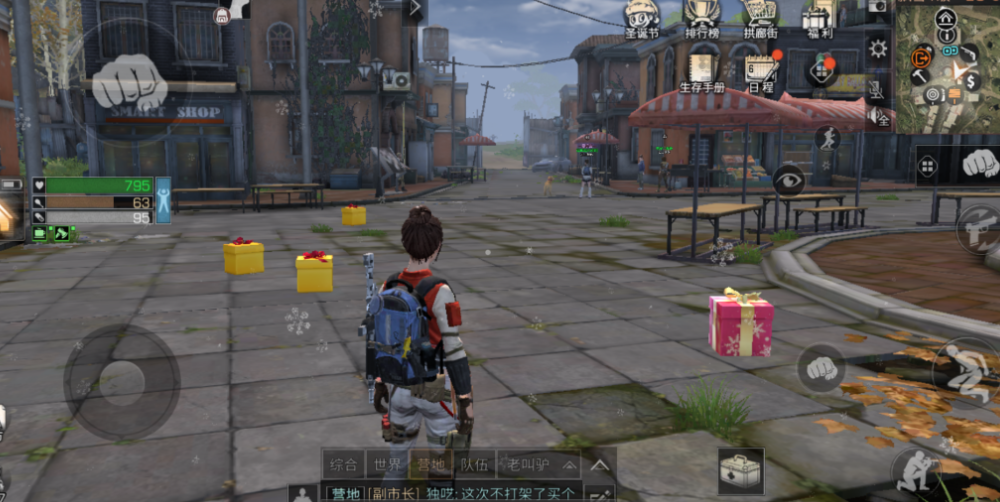The height and width of the screenshot is (502, 1000).
Task: Open the 日程 schedule calendar
Action: [761, 71]
